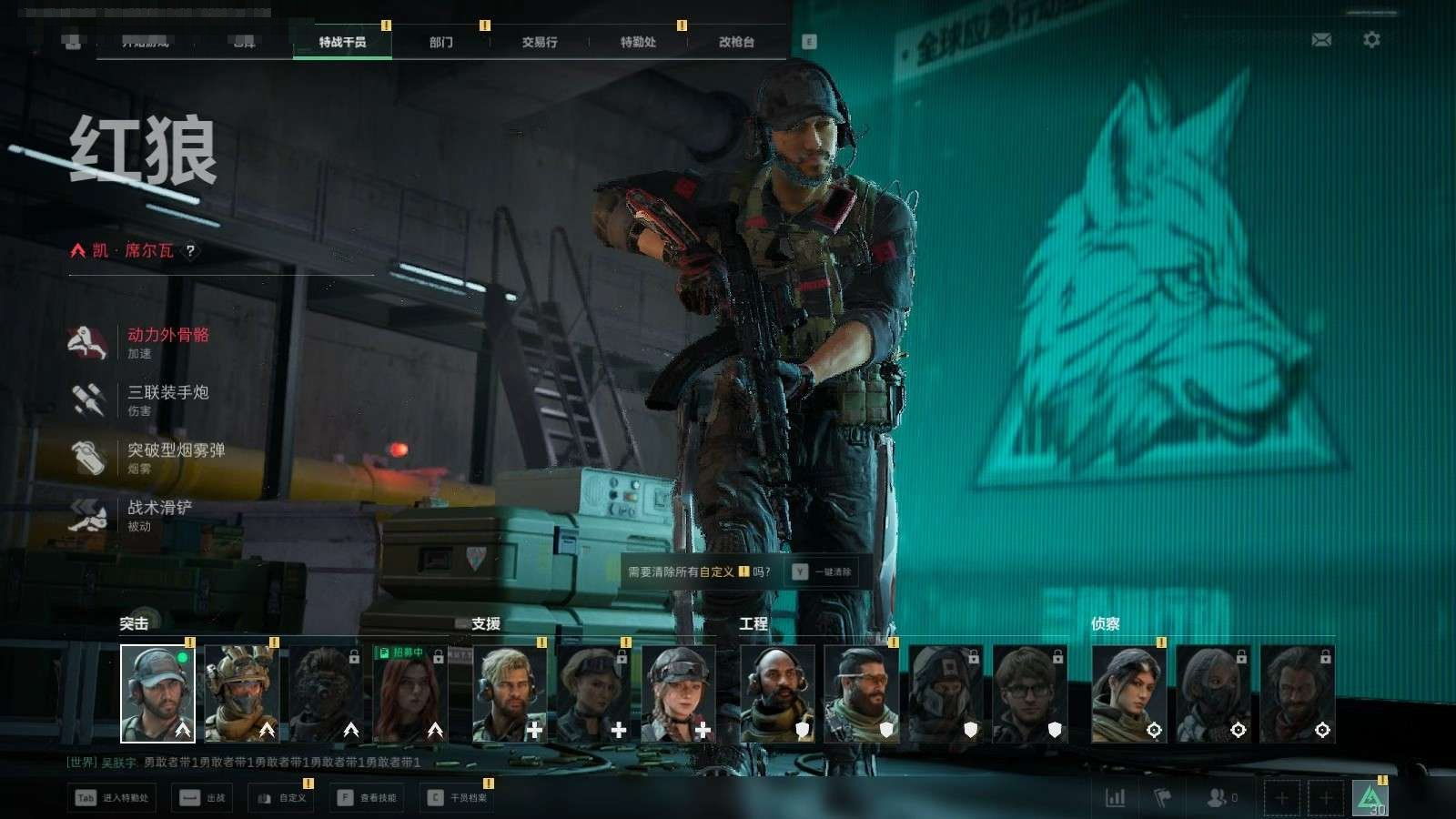Choose the masked grey-haired recon operator
The height and width of the screenshot is (819, 1456).
1212,693
